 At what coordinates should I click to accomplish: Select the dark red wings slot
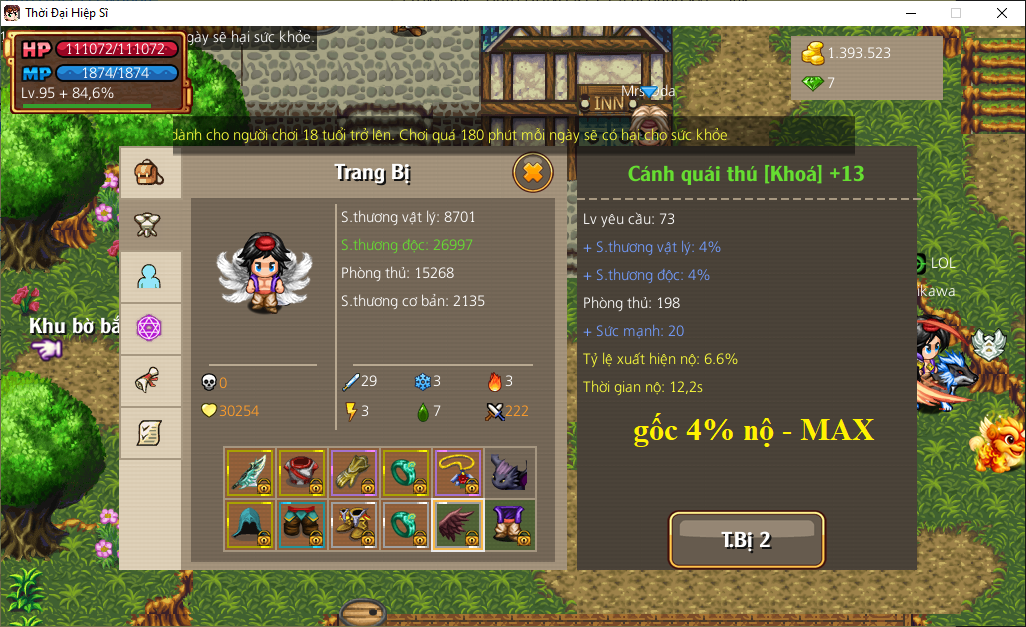coord(458,525)
